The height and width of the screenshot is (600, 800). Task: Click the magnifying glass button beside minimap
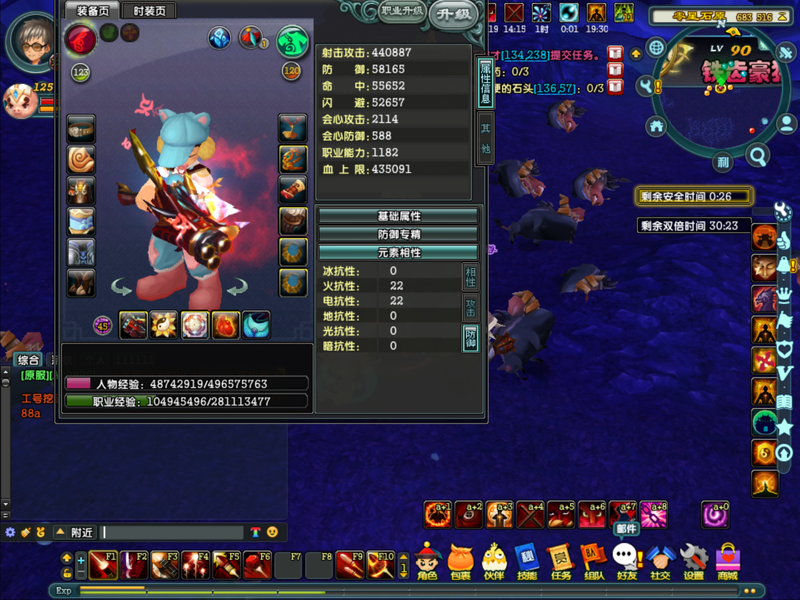[x=757, y=156]
